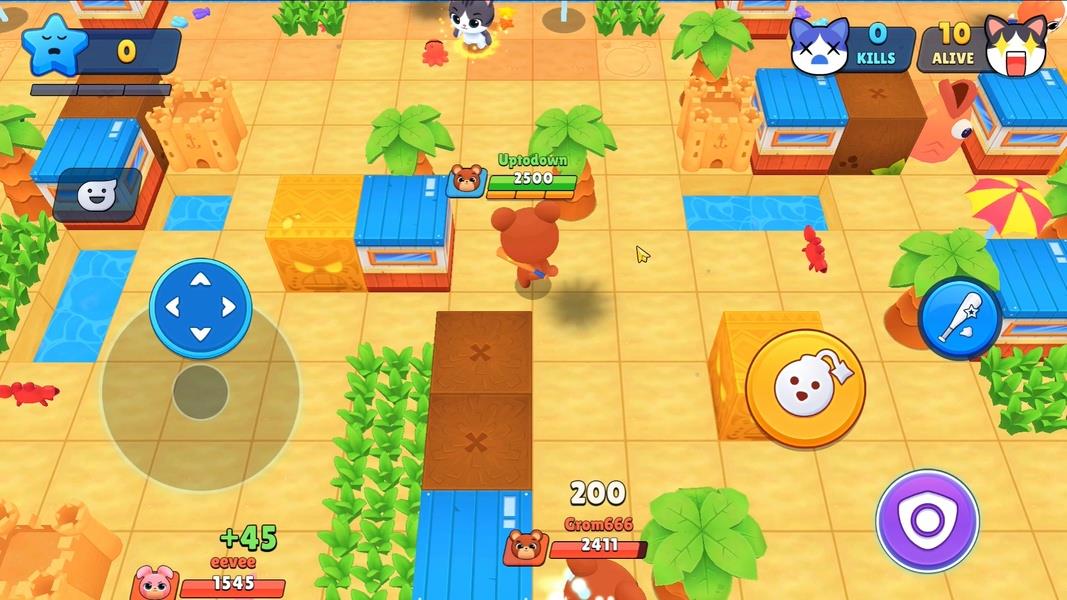The height and width of the screenshot is (600, 1067).
Task: Activate the baseball bat attack button
Action: tap(959, 318)
